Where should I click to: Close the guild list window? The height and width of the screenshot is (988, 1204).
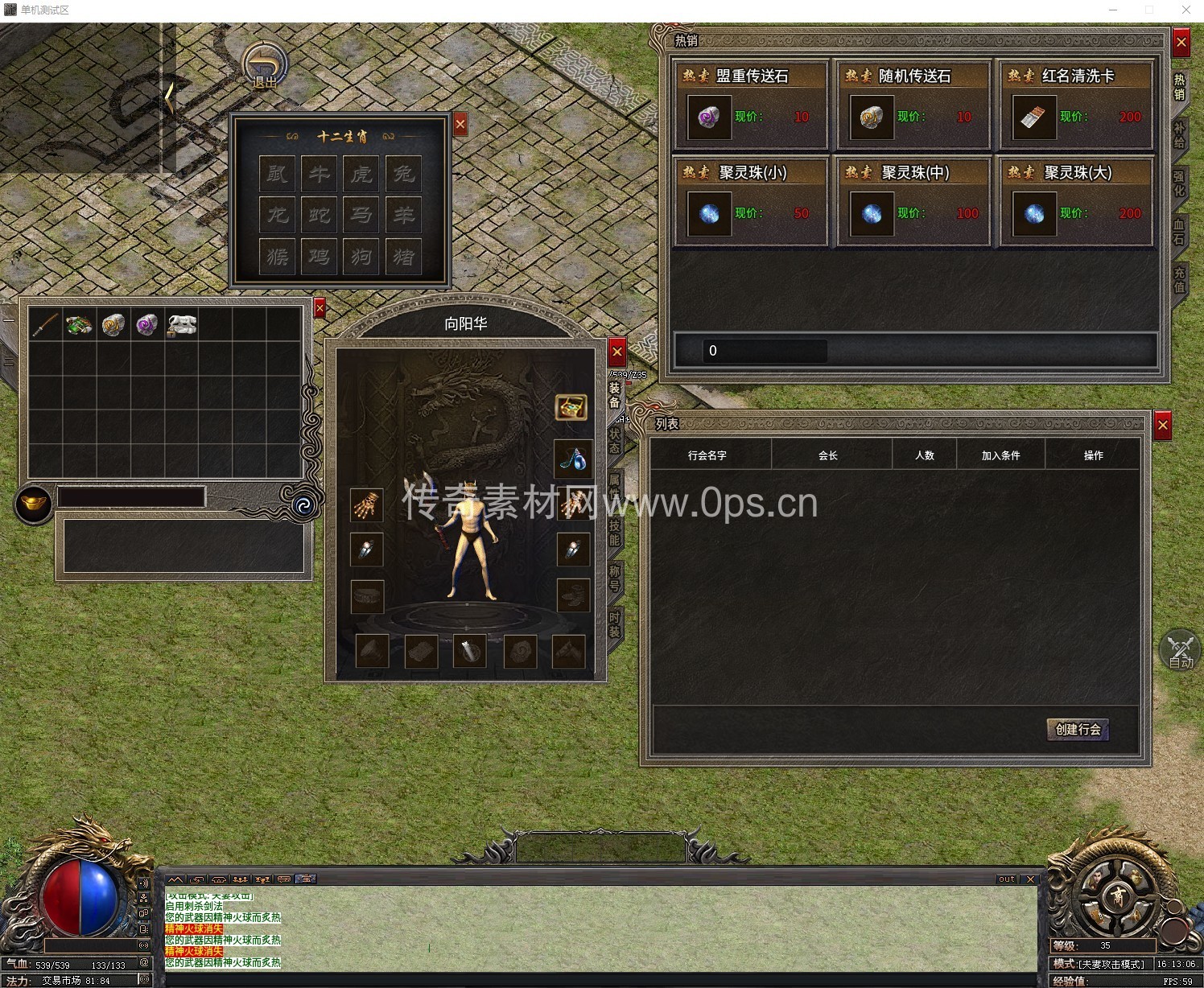(1163, 425)
